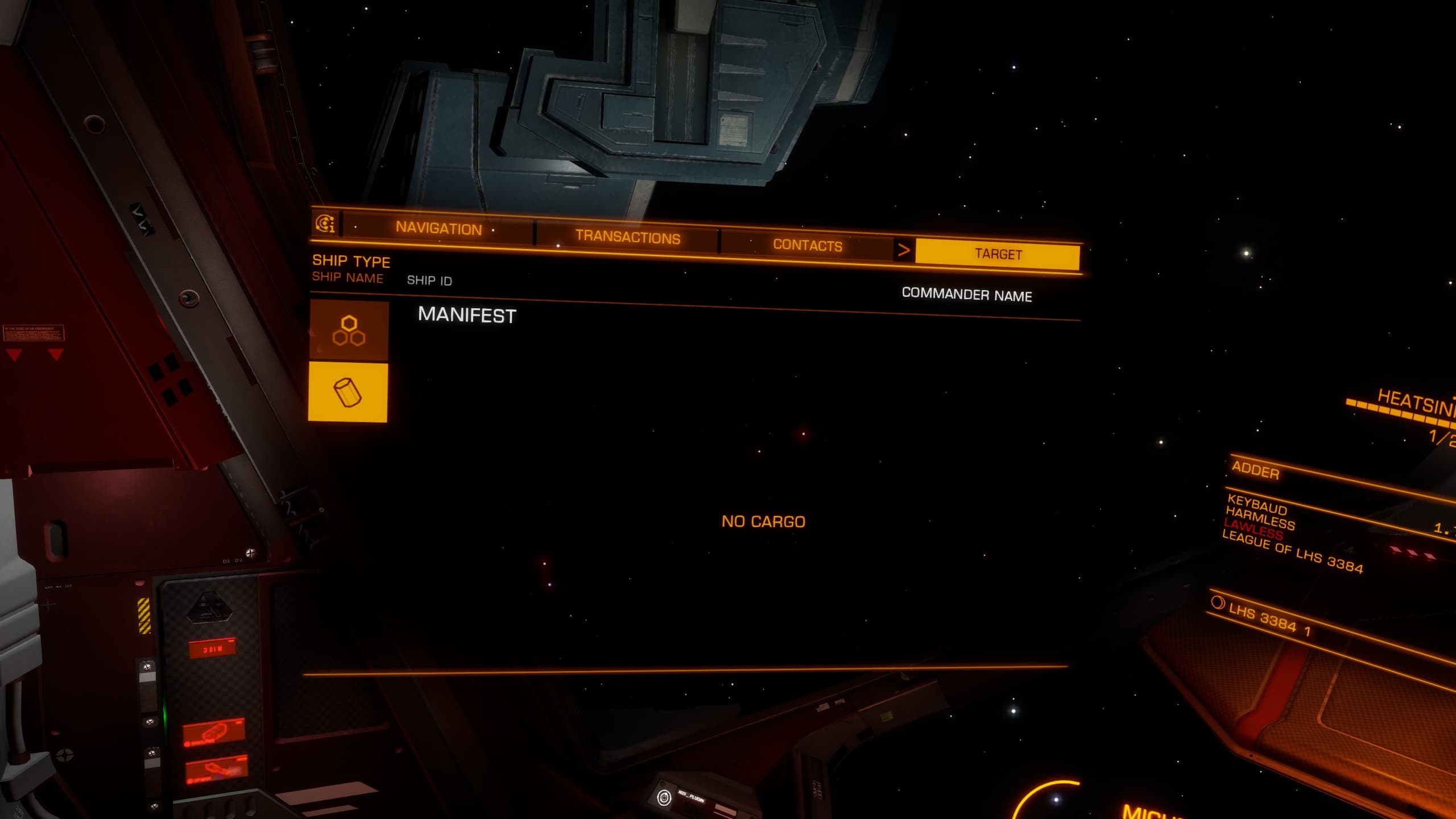Open the hexagon sub-targets side tab
The width and height of the screenshot is (1456, 819).
pos(349,331)
